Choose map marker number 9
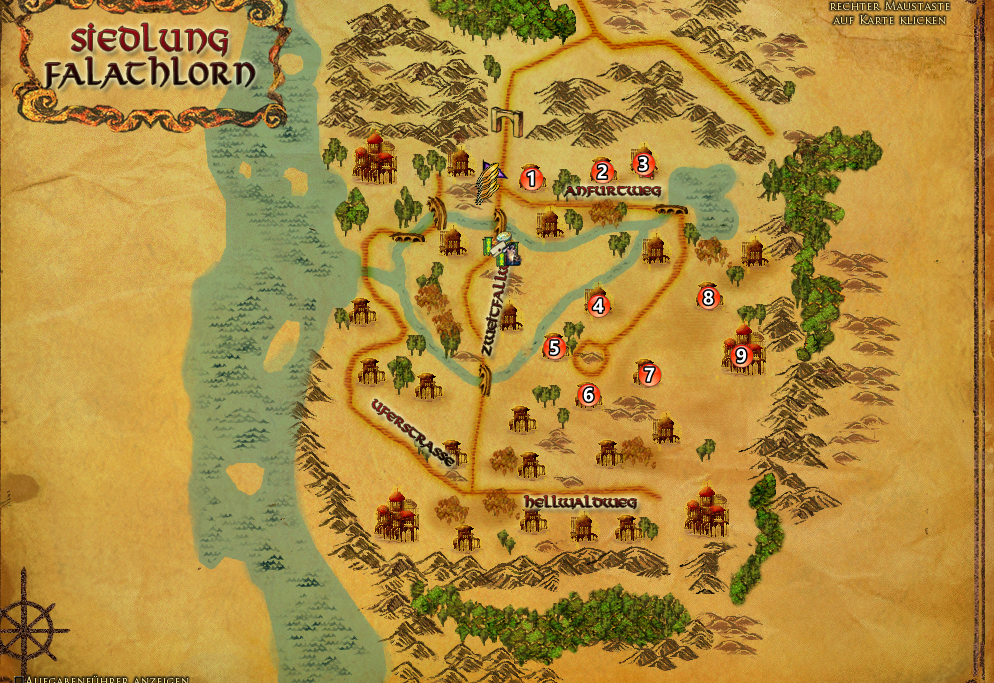 pos(741,354)
